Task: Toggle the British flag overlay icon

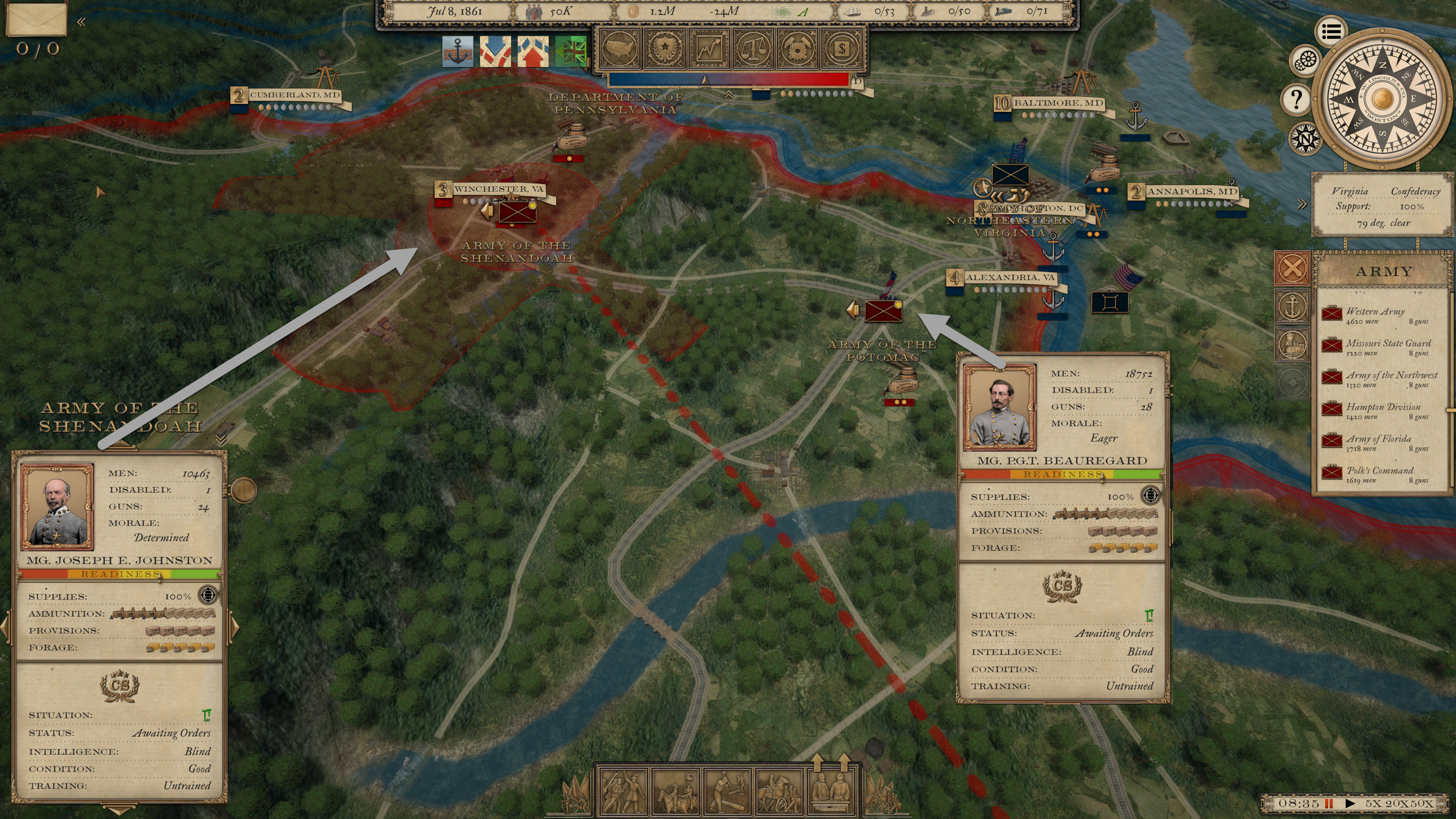Action: tap(571, 52)
